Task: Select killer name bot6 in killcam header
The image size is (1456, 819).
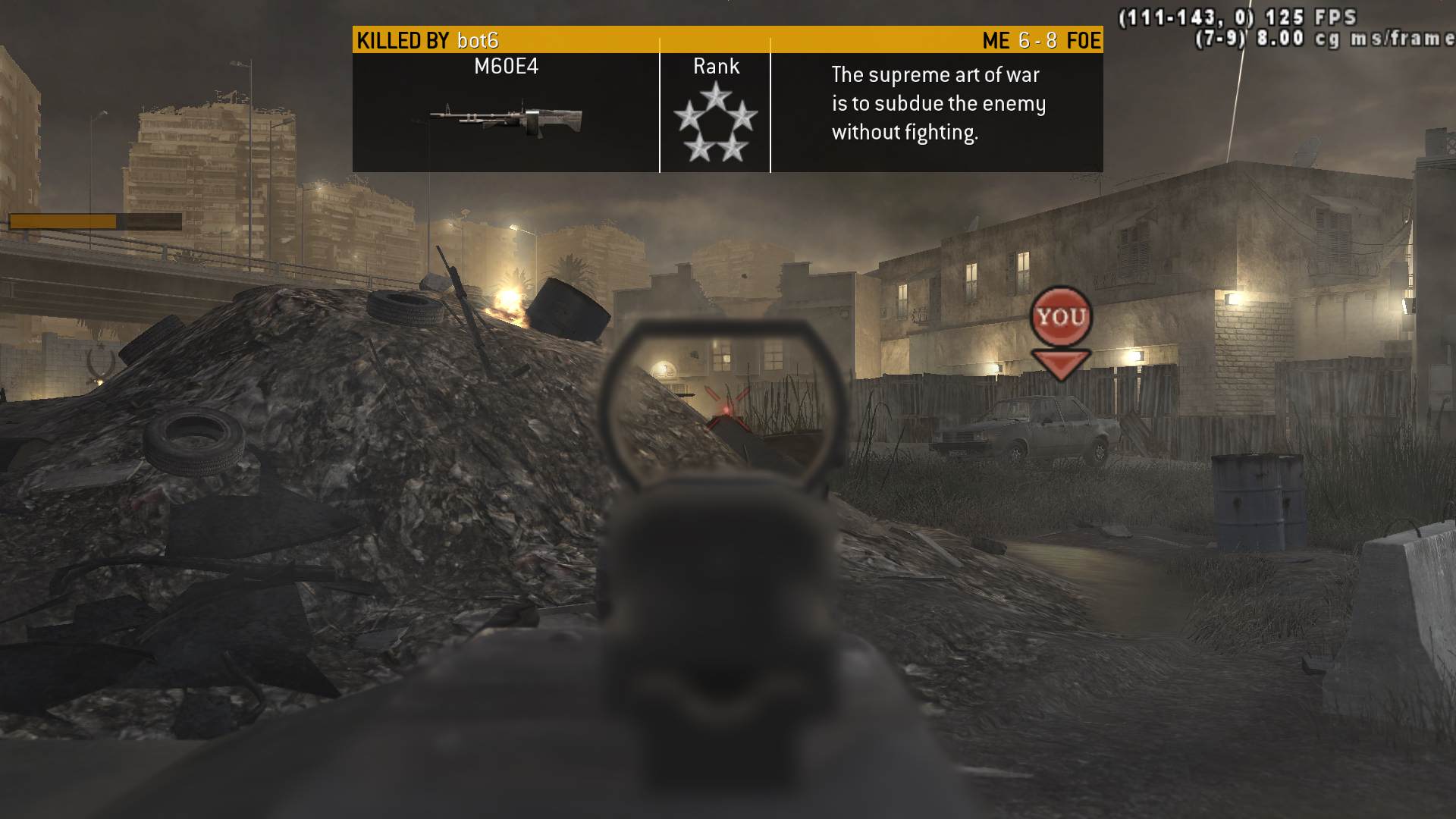Action: click(x=478, y=40)
